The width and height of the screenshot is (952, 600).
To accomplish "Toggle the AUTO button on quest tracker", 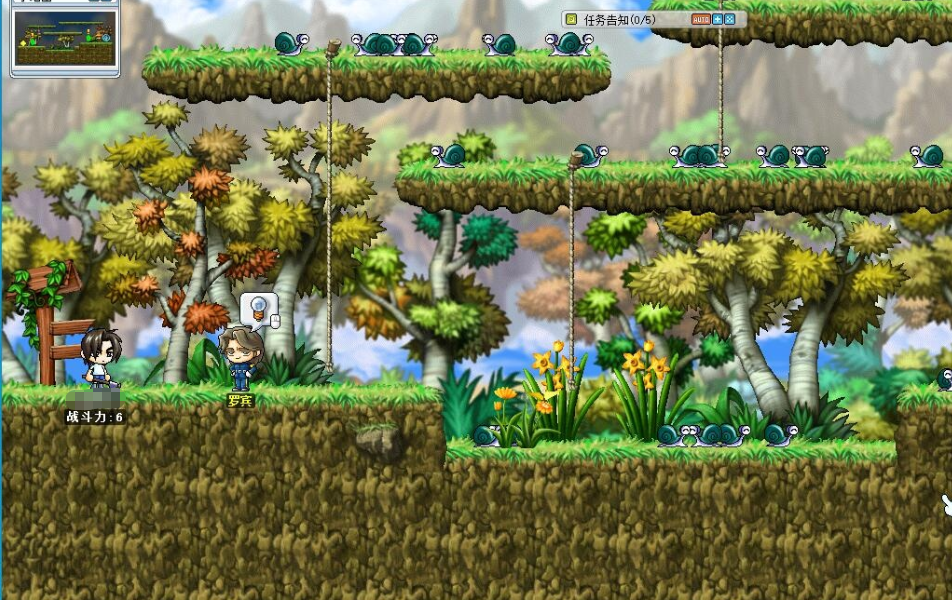I will (700, 19).
